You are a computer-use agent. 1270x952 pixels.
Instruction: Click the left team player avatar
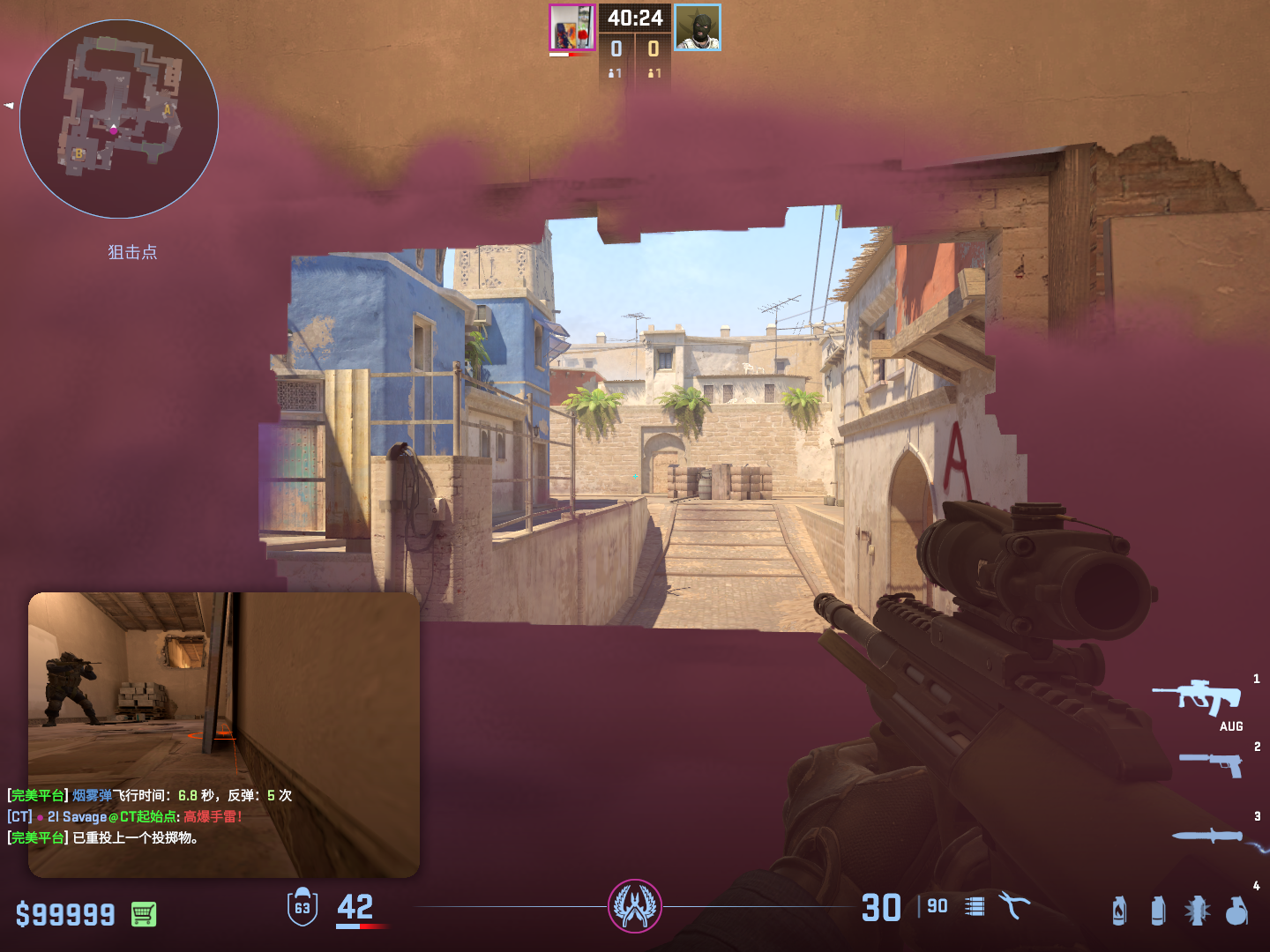tap(572, 28)
